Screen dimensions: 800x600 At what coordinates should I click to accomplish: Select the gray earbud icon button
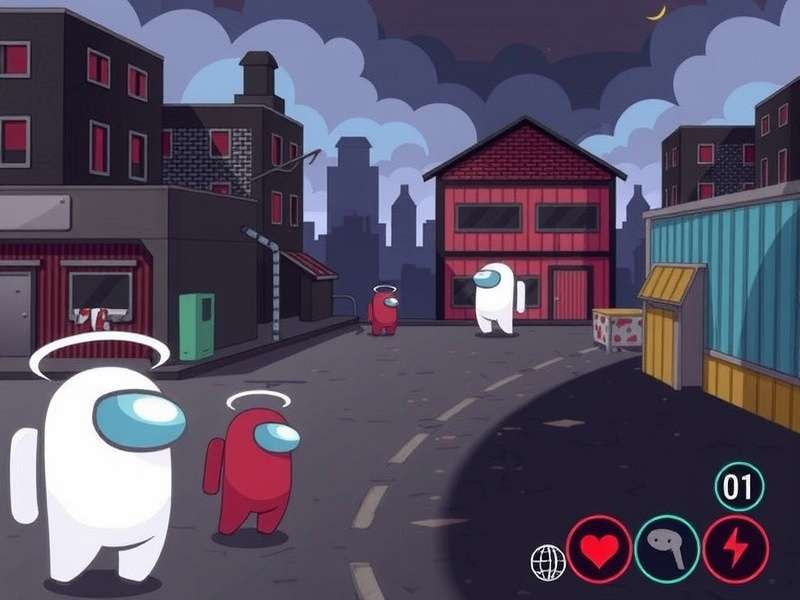(x=667, y=549)
